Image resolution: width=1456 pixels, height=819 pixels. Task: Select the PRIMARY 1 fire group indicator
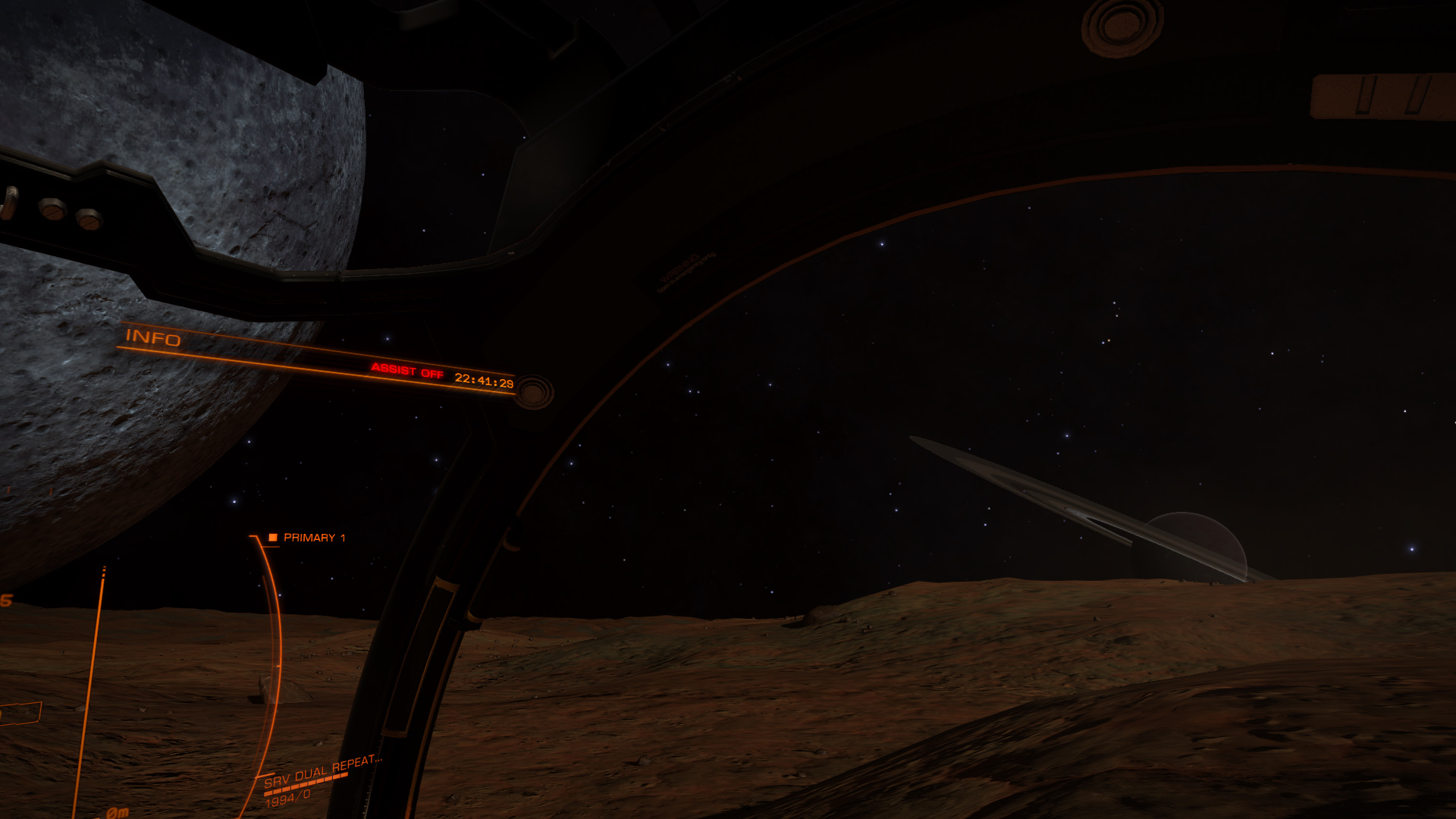pos(308,538)
